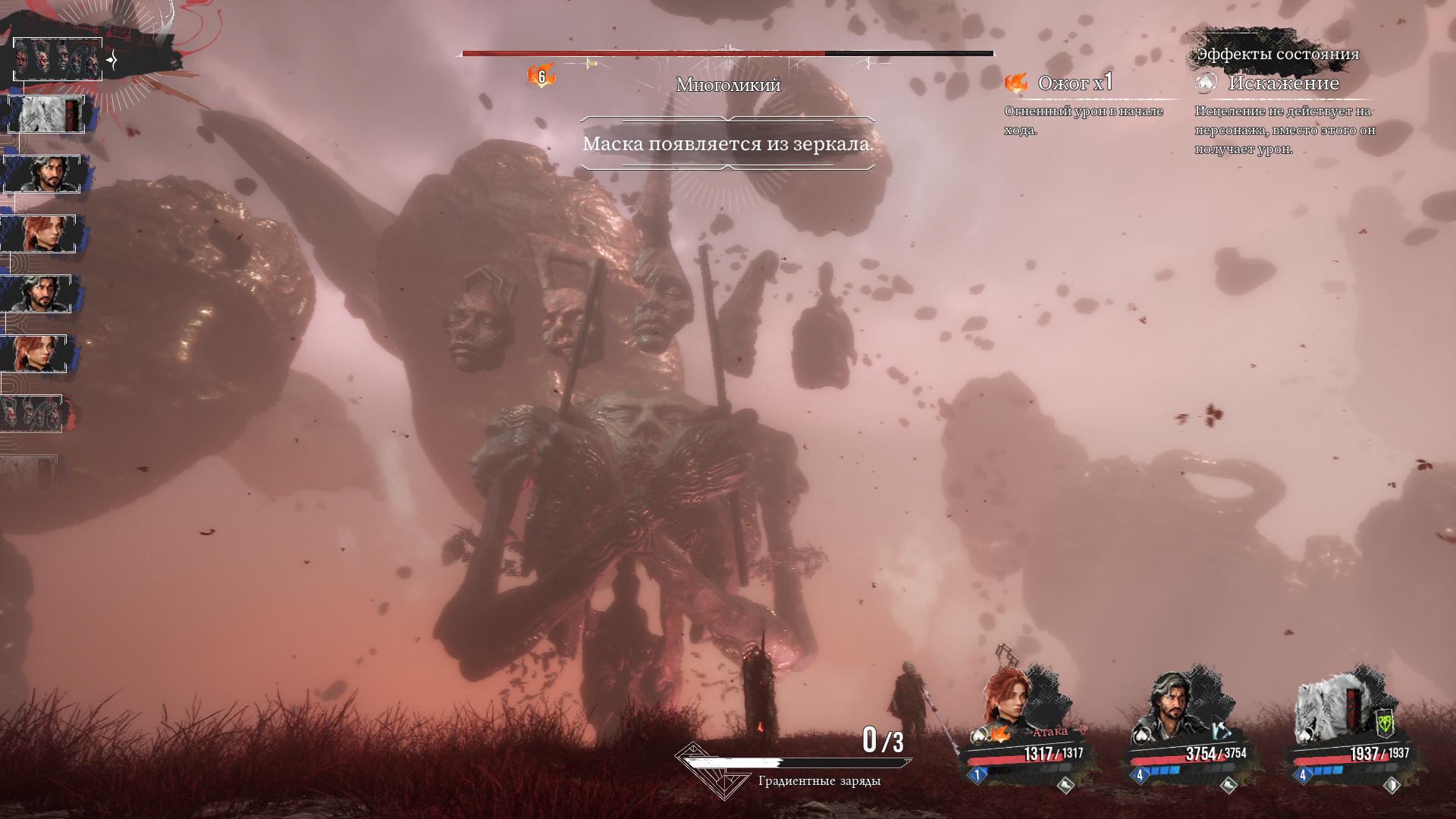Image resolution: width=1456 pixels, height=819 pixels.
Task: Inspect the burn stack icon under boss health bar
Action: (x=541, y=76)
